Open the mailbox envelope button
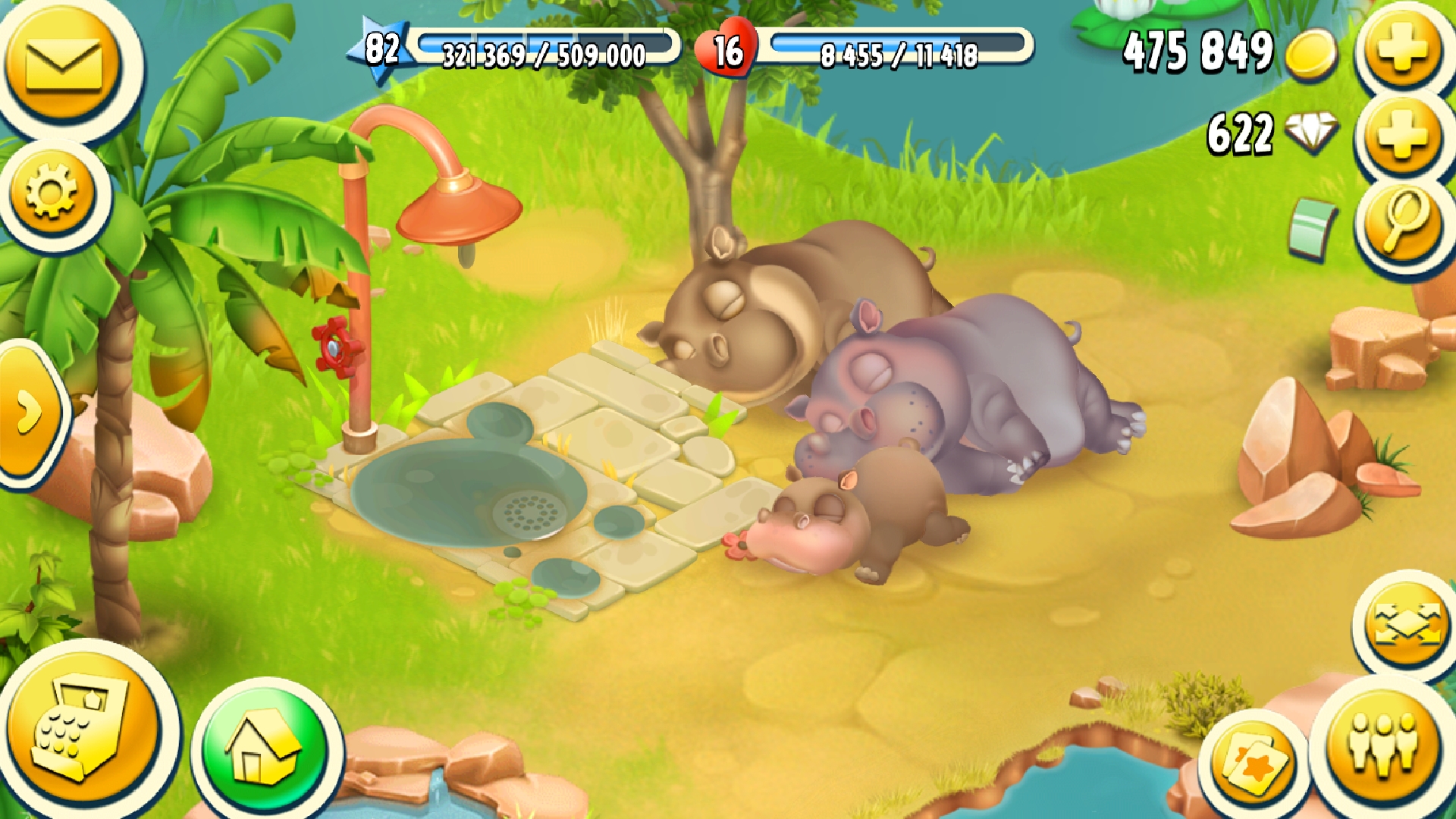 pos(64,66)
